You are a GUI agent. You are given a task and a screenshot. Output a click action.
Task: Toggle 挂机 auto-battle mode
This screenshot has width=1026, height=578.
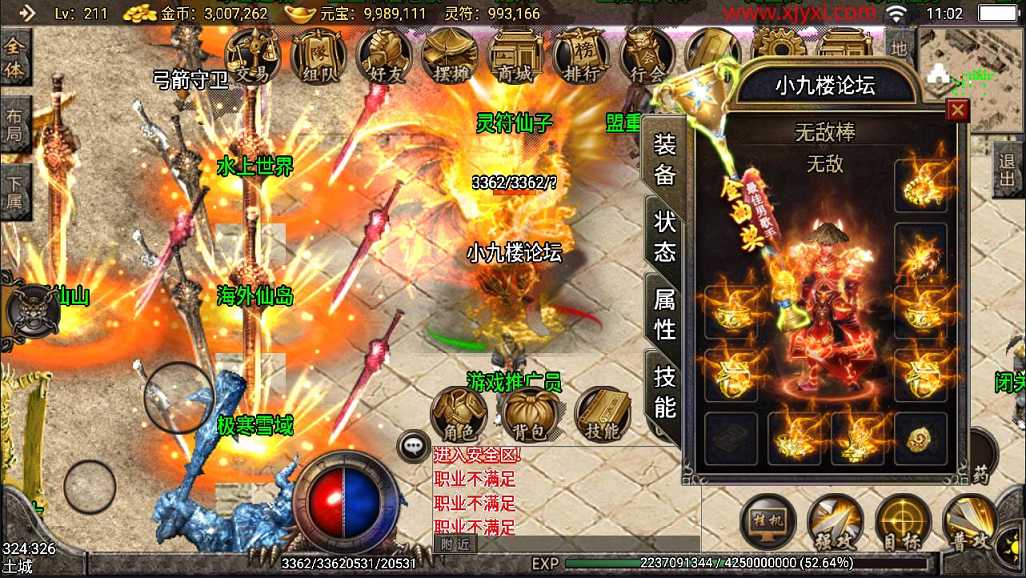click(767, 521)
